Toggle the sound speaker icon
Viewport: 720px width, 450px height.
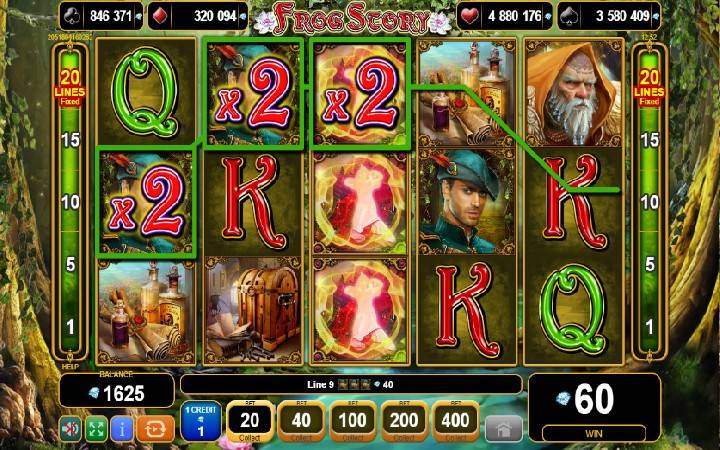point(71,430)
